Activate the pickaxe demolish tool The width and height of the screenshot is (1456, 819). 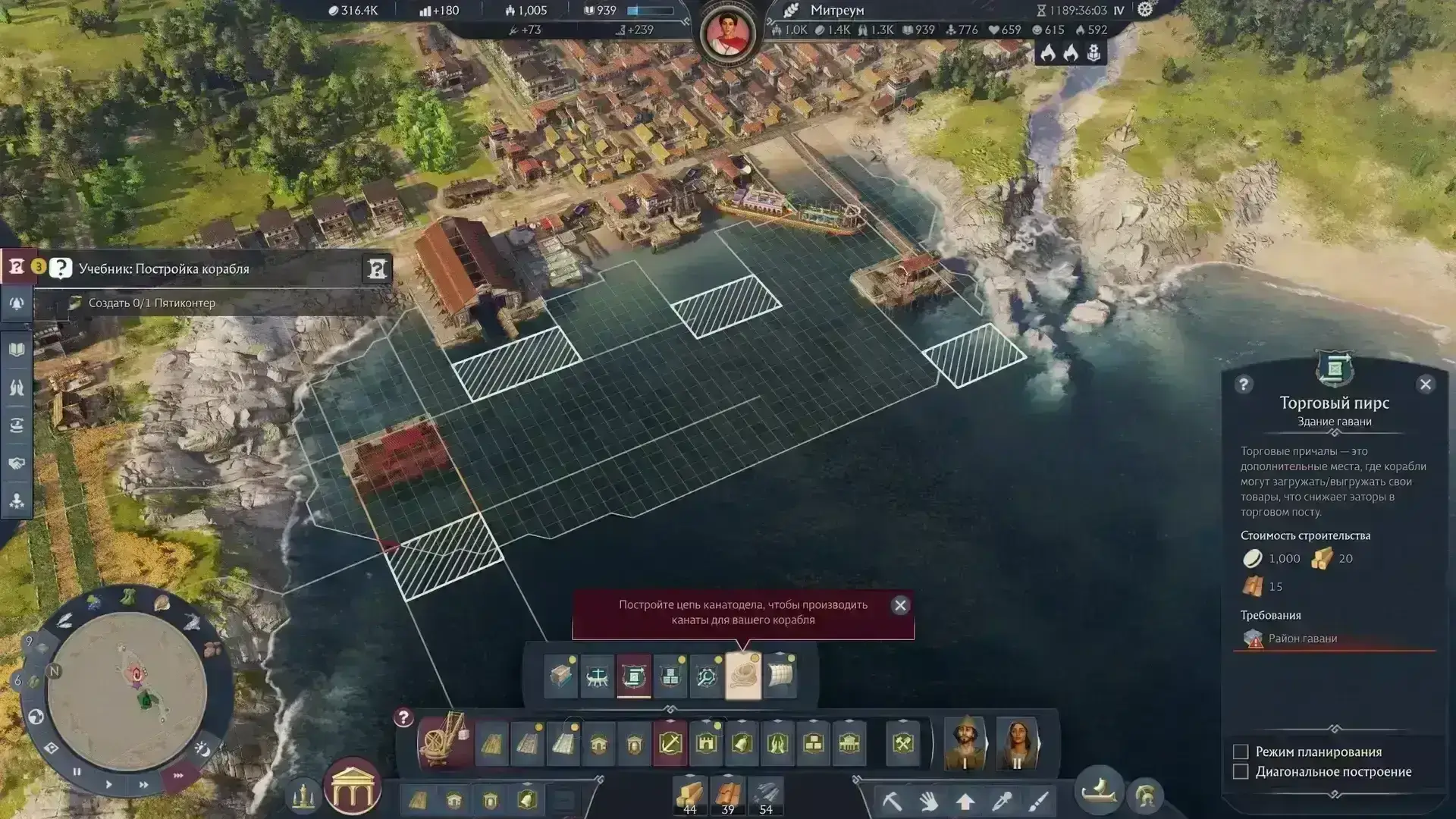[x=892, y=801]
